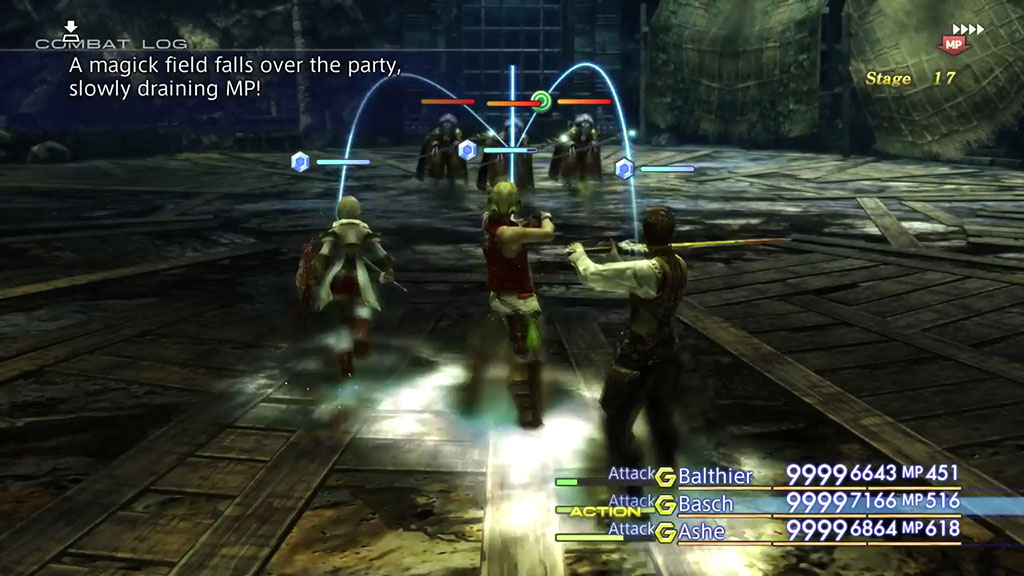Open the Combat Log header
This screenshot has width=1024, height=576.
110,43
